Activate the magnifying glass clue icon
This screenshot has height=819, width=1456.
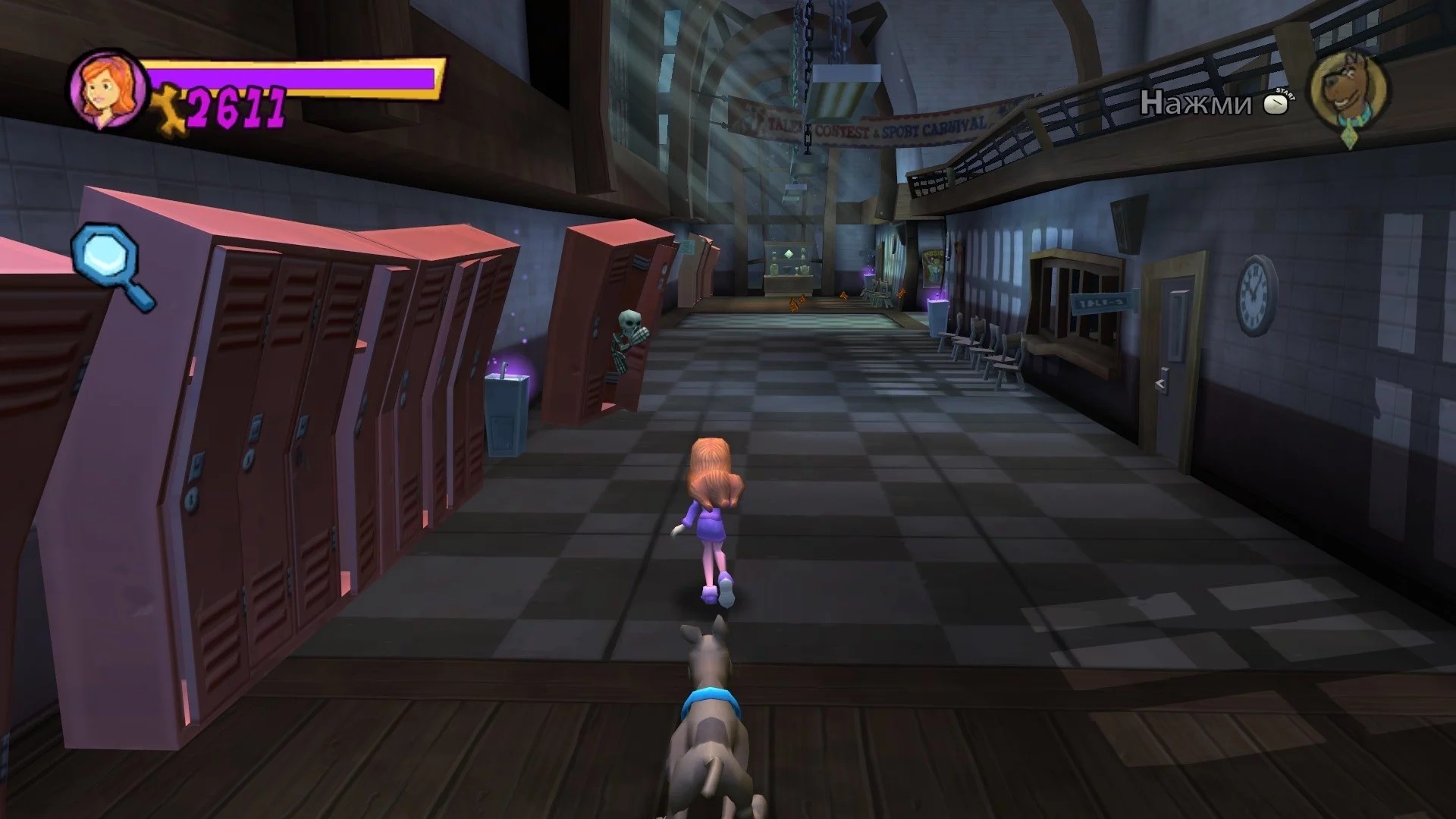(110, 265)
